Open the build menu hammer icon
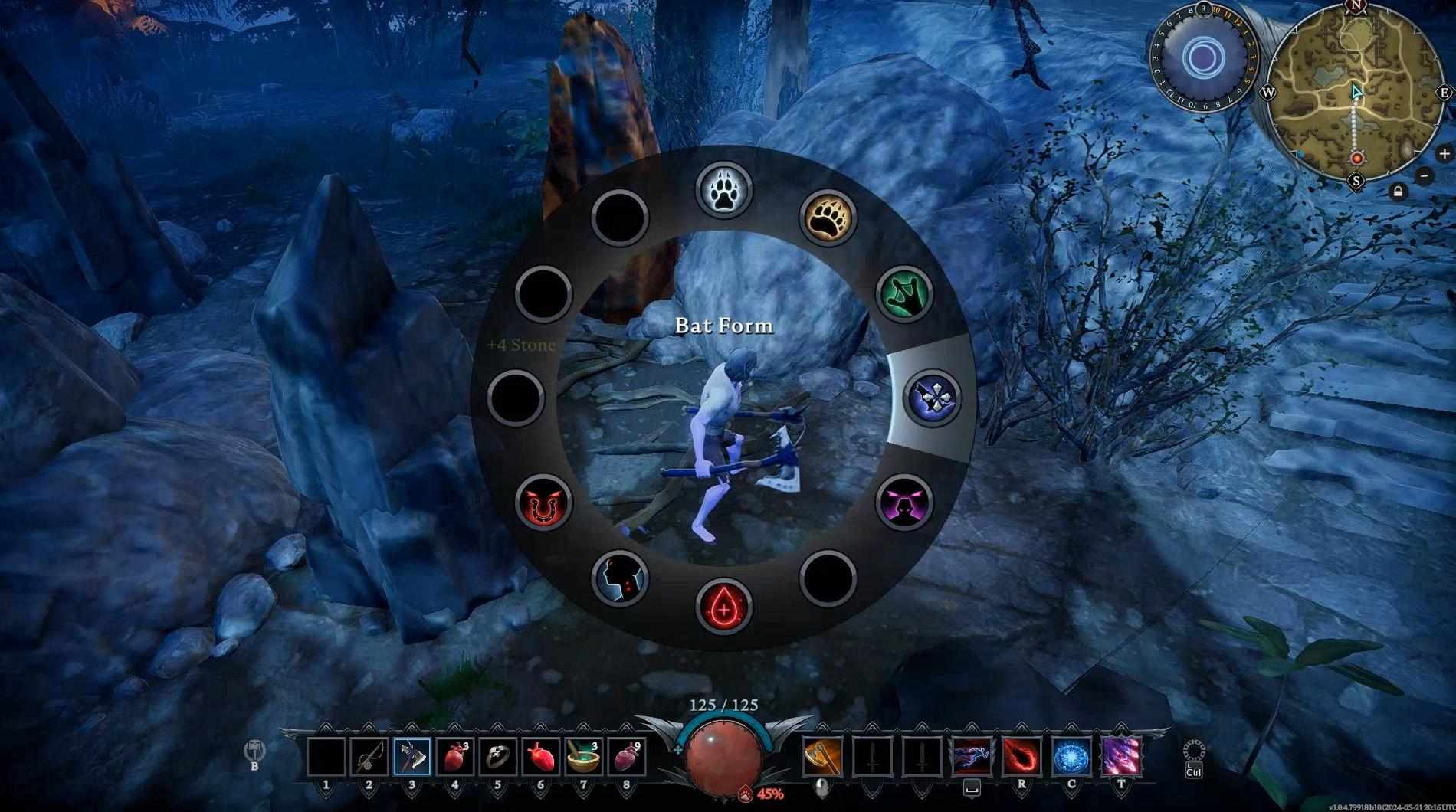 pos(254,752)
